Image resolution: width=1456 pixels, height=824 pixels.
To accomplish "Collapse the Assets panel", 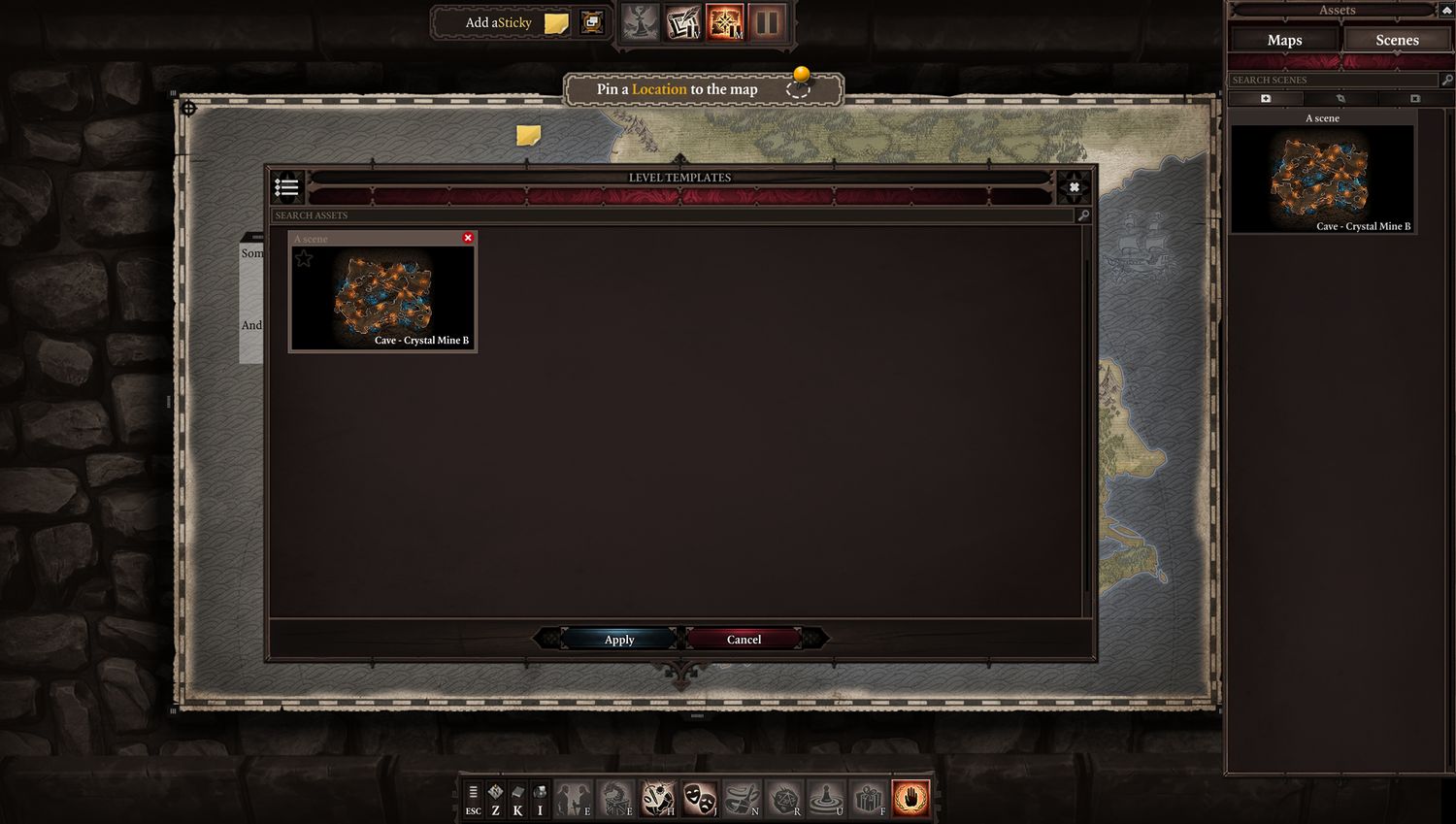I will tap(1445, 10).
